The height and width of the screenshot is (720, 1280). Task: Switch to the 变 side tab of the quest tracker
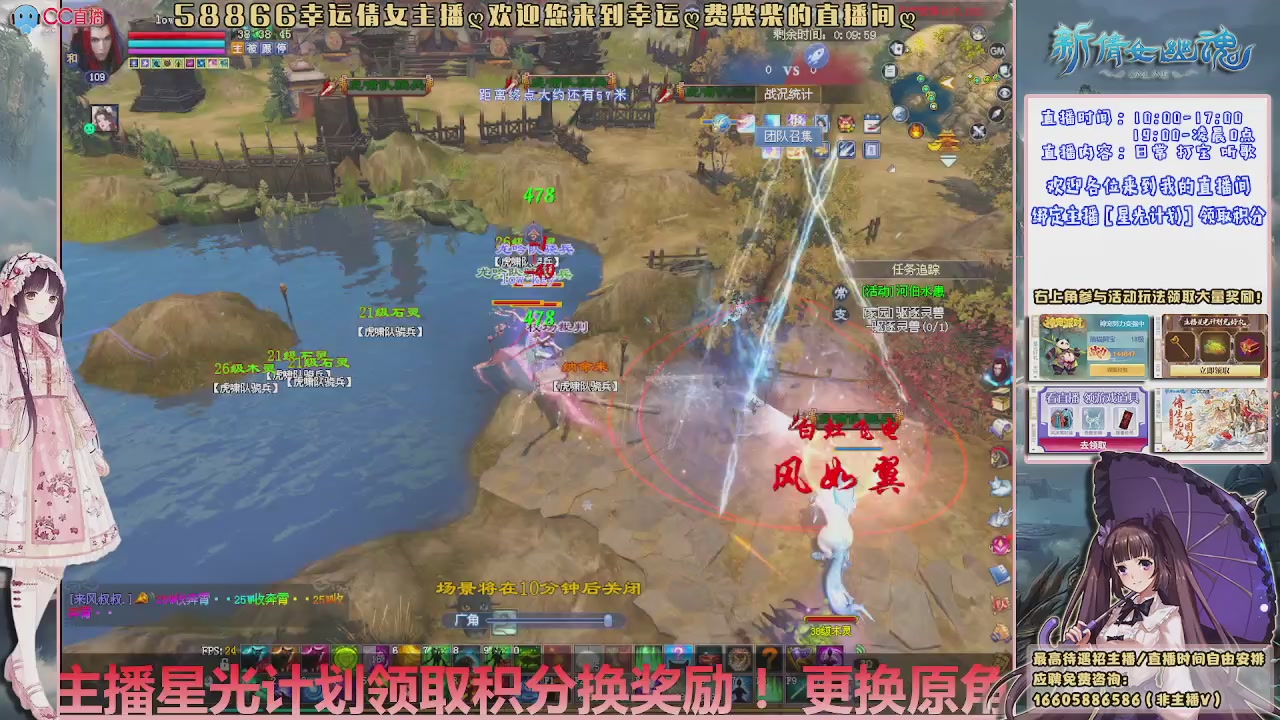pyautogui.click(x=840, y=312)
